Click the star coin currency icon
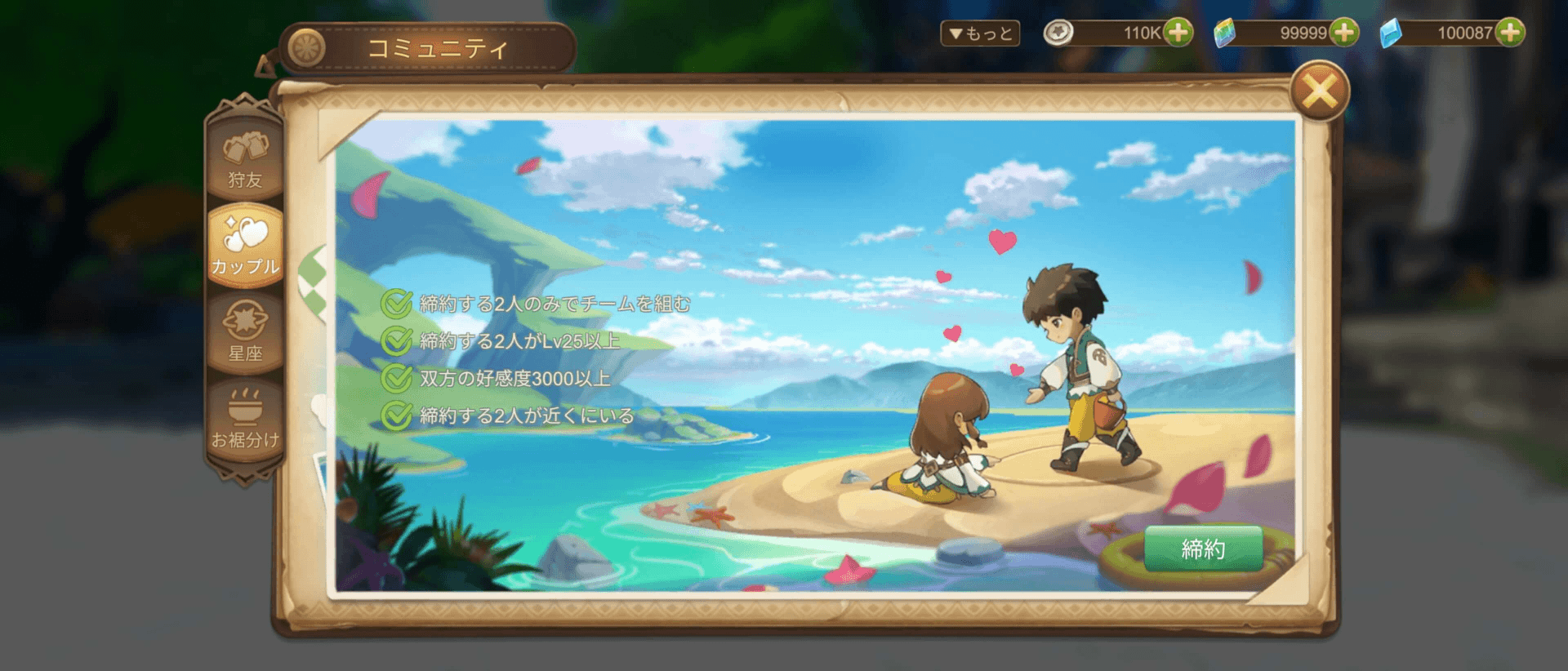Screen dimensions: 1568x671 coord(1058,33)
